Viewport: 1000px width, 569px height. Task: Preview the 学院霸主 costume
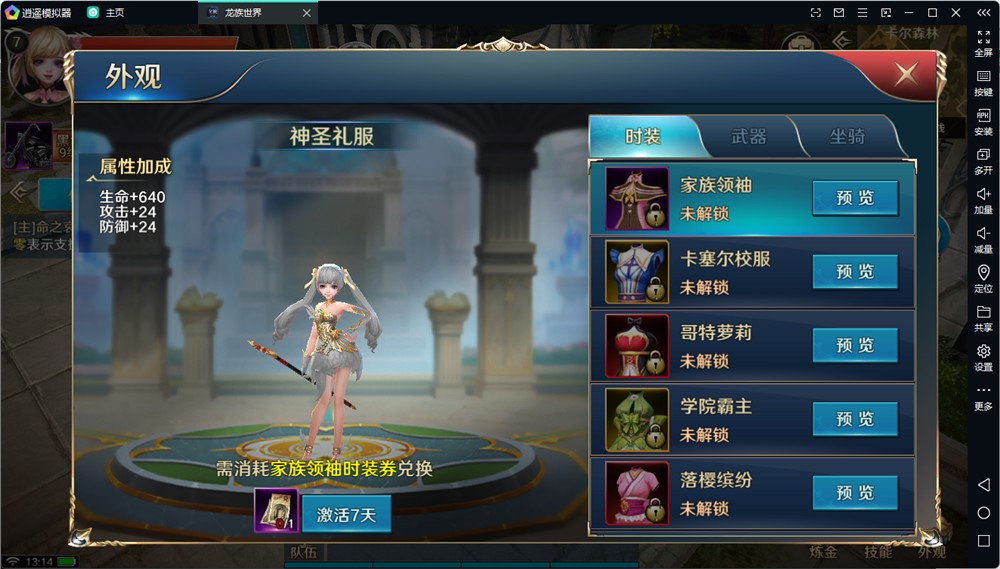855,419
